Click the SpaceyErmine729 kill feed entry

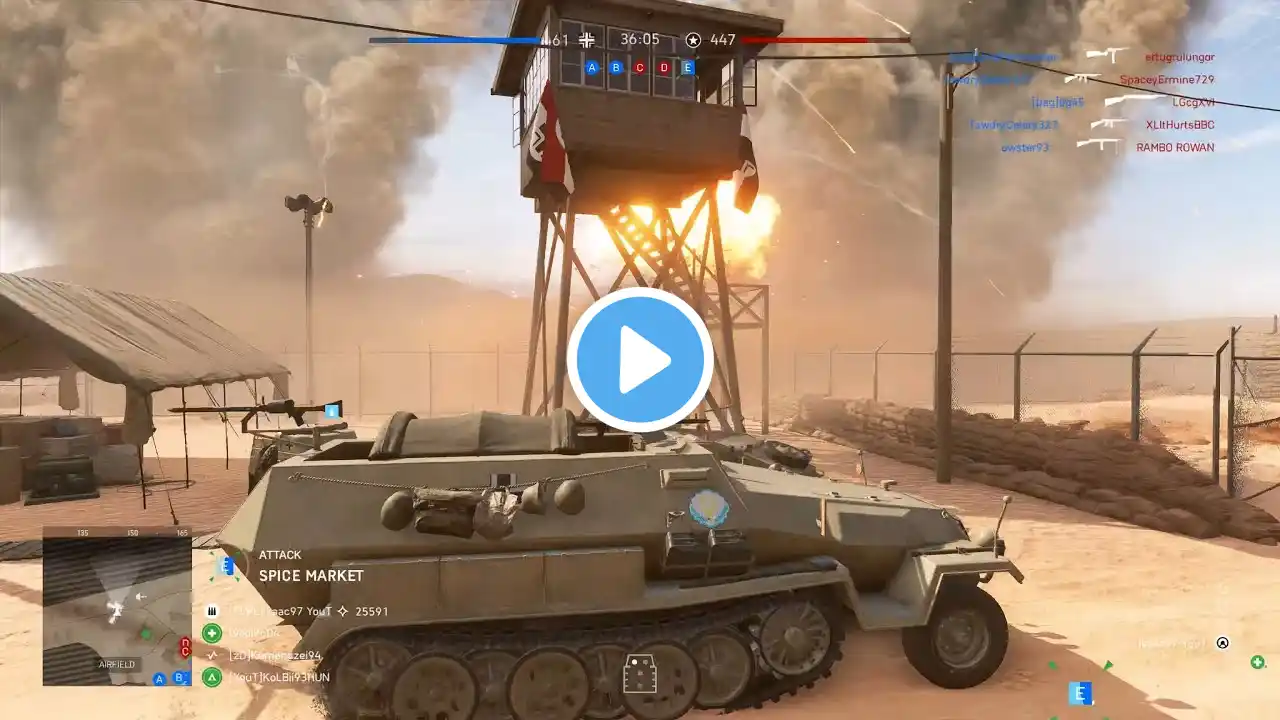tap(1166, 79)
